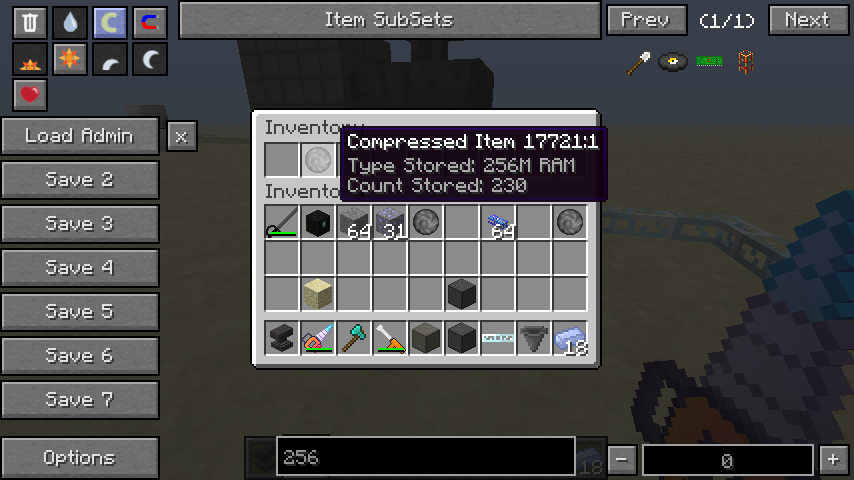Delete the Admin save with x button
This screenshot has height=480, width=854.
click(181, 137)
